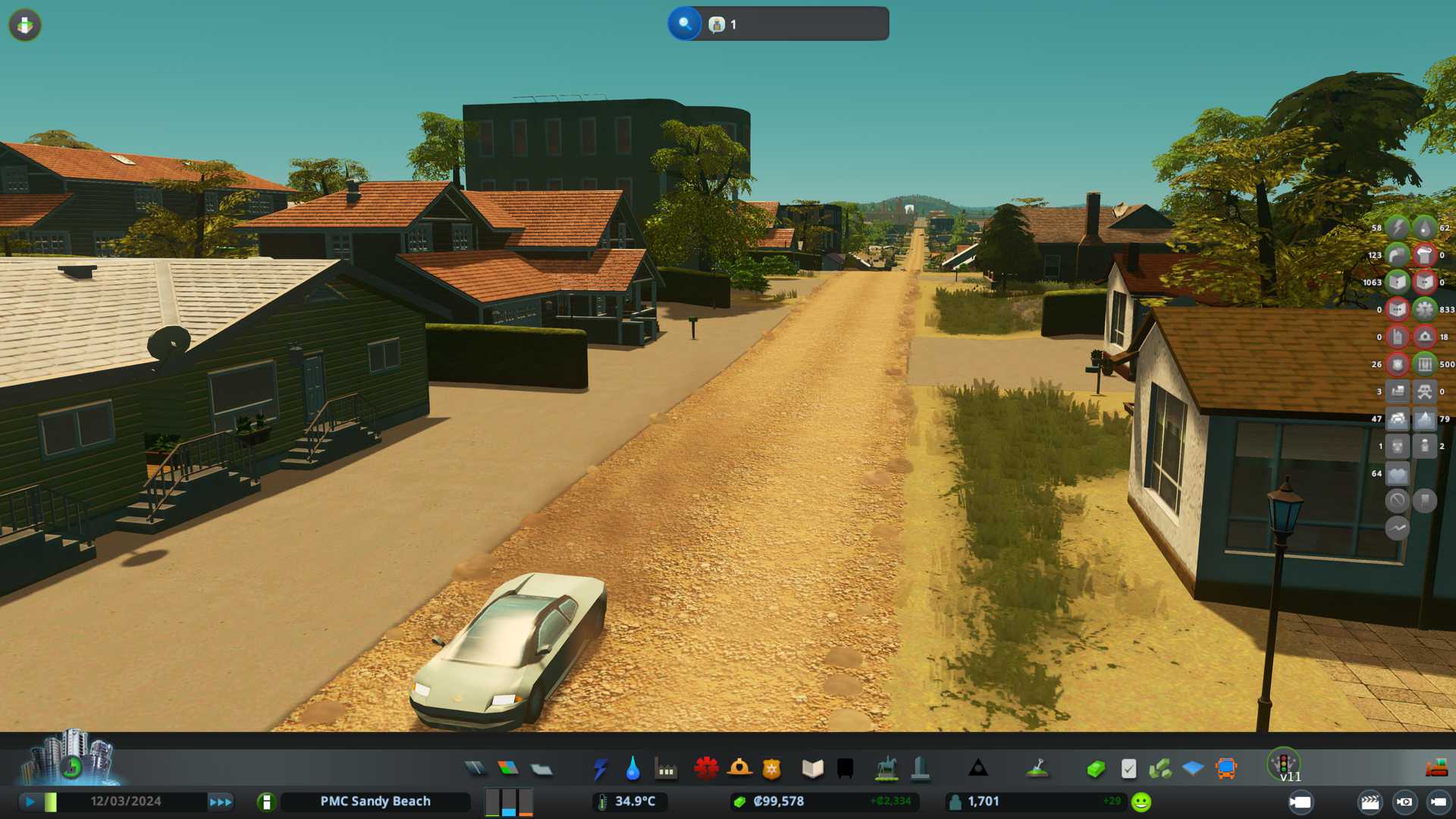1456x819 pixels.
Task: Open the Economy green cash panel
Action: coord(1096,769)
